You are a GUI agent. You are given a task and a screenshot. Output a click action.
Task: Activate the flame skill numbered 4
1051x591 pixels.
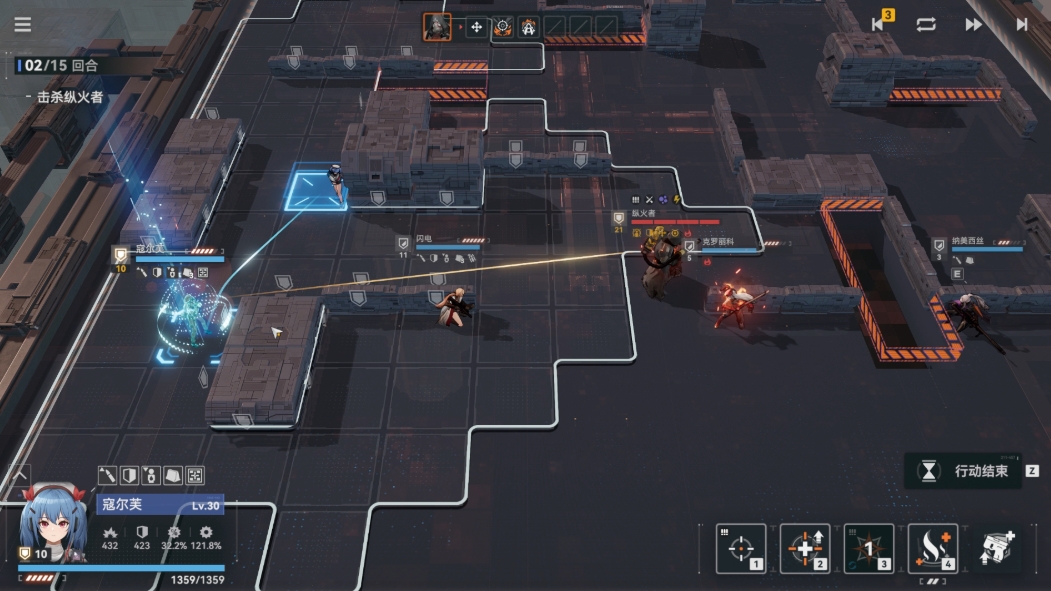pyautogui.click(x=933, y=548)
